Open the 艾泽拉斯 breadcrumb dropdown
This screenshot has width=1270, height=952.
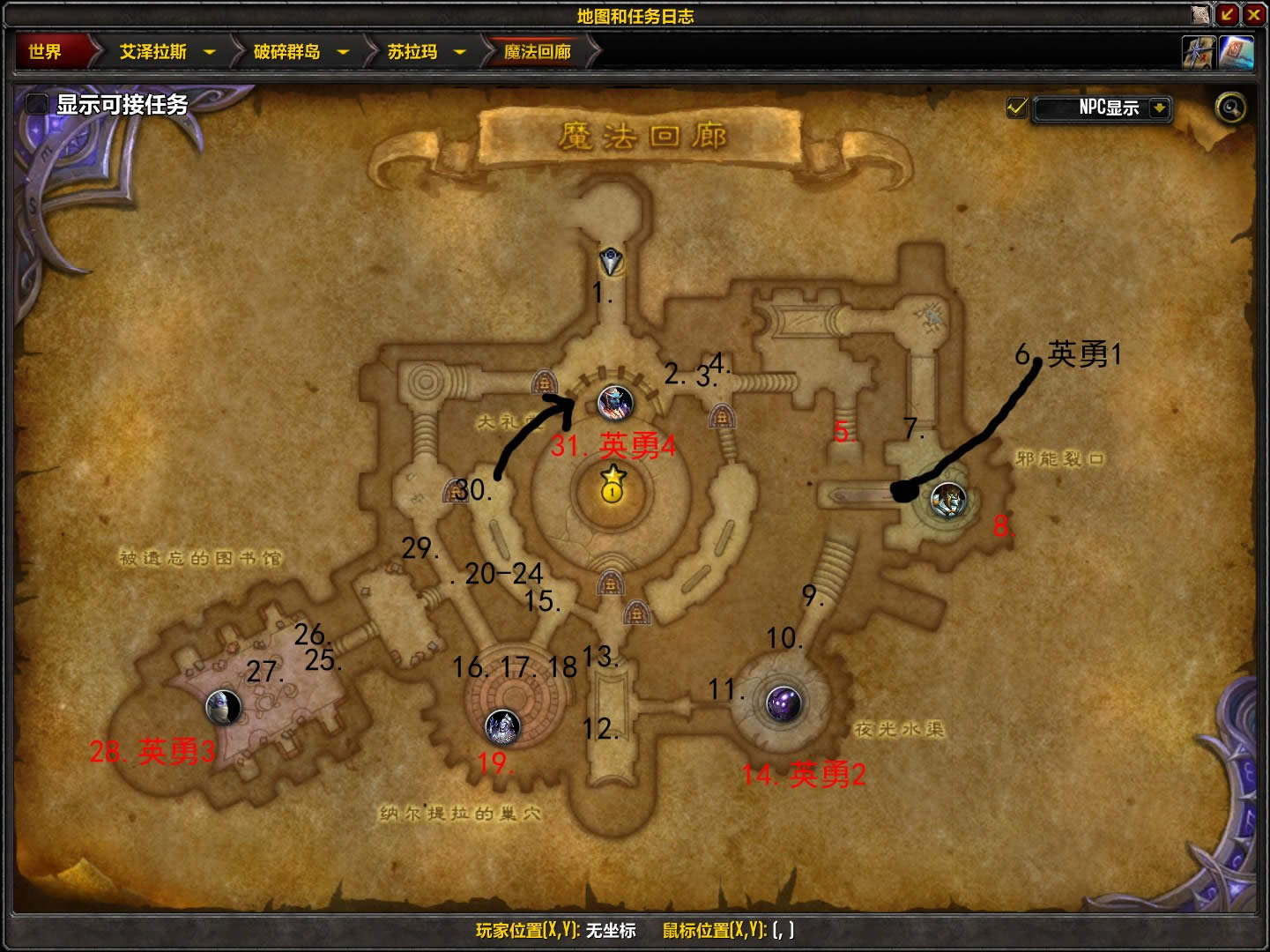point(209,52)
